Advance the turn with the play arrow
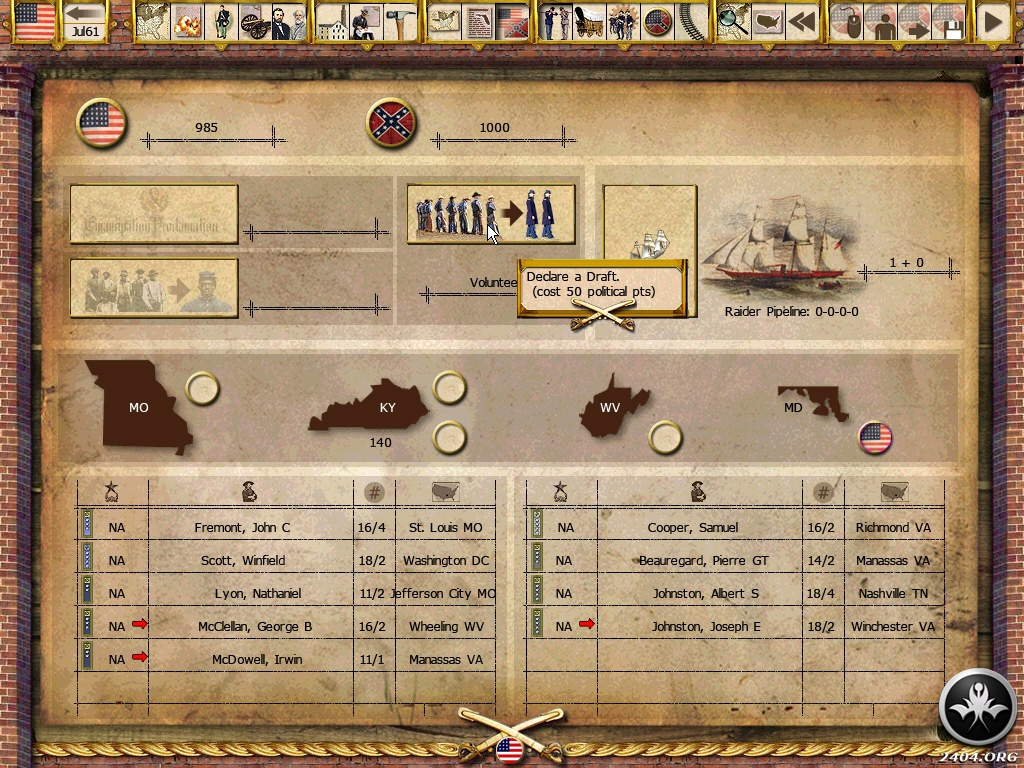This screenshot has height=768, width=1024. pos(993,22)
